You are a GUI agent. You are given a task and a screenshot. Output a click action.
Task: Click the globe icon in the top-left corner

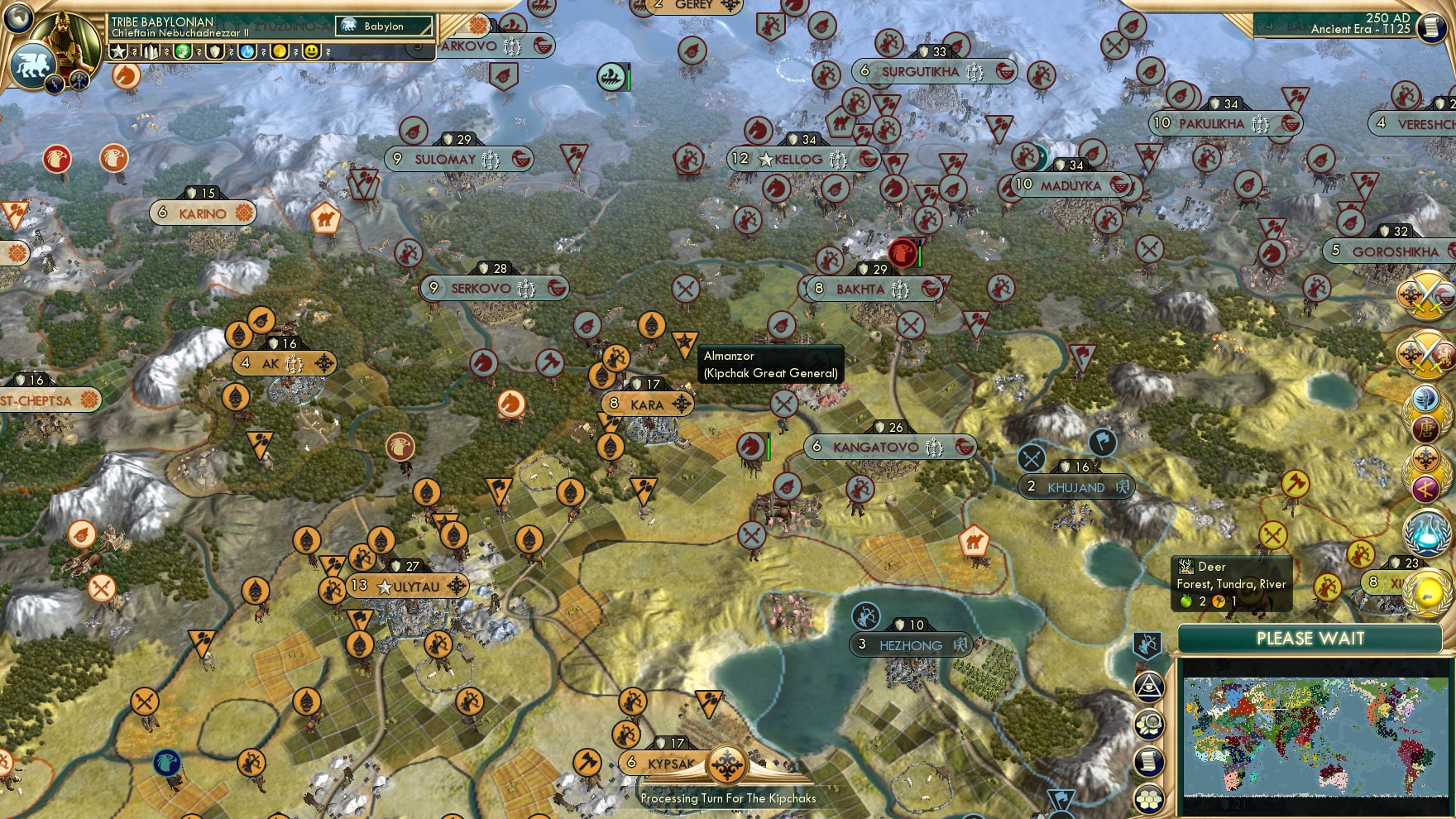click(x=18, y=20)
